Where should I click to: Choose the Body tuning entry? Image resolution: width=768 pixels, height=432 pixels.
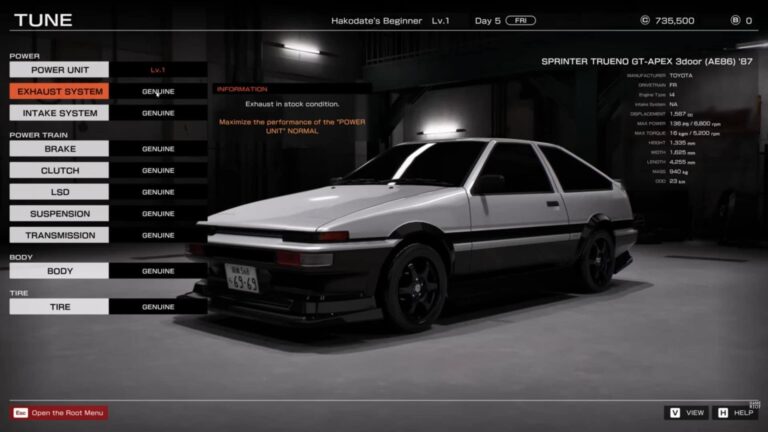(x=59, y=271)
